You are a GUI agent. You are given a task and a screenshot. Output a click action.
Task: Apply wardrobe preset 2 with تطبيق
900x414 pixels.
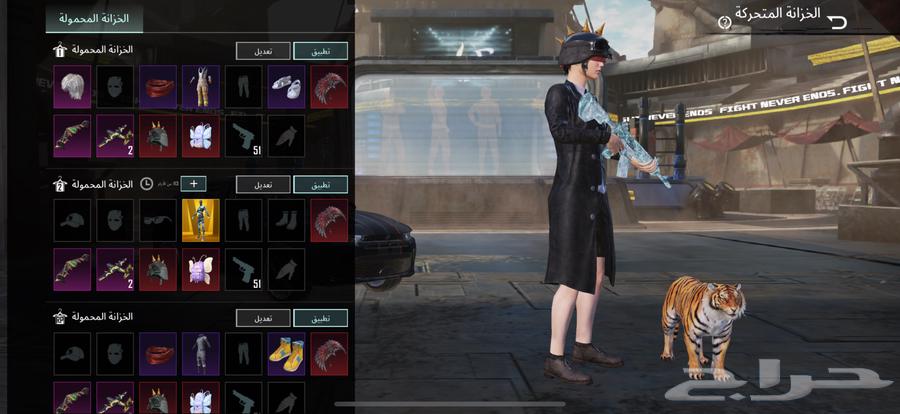(x=321, y=184)
